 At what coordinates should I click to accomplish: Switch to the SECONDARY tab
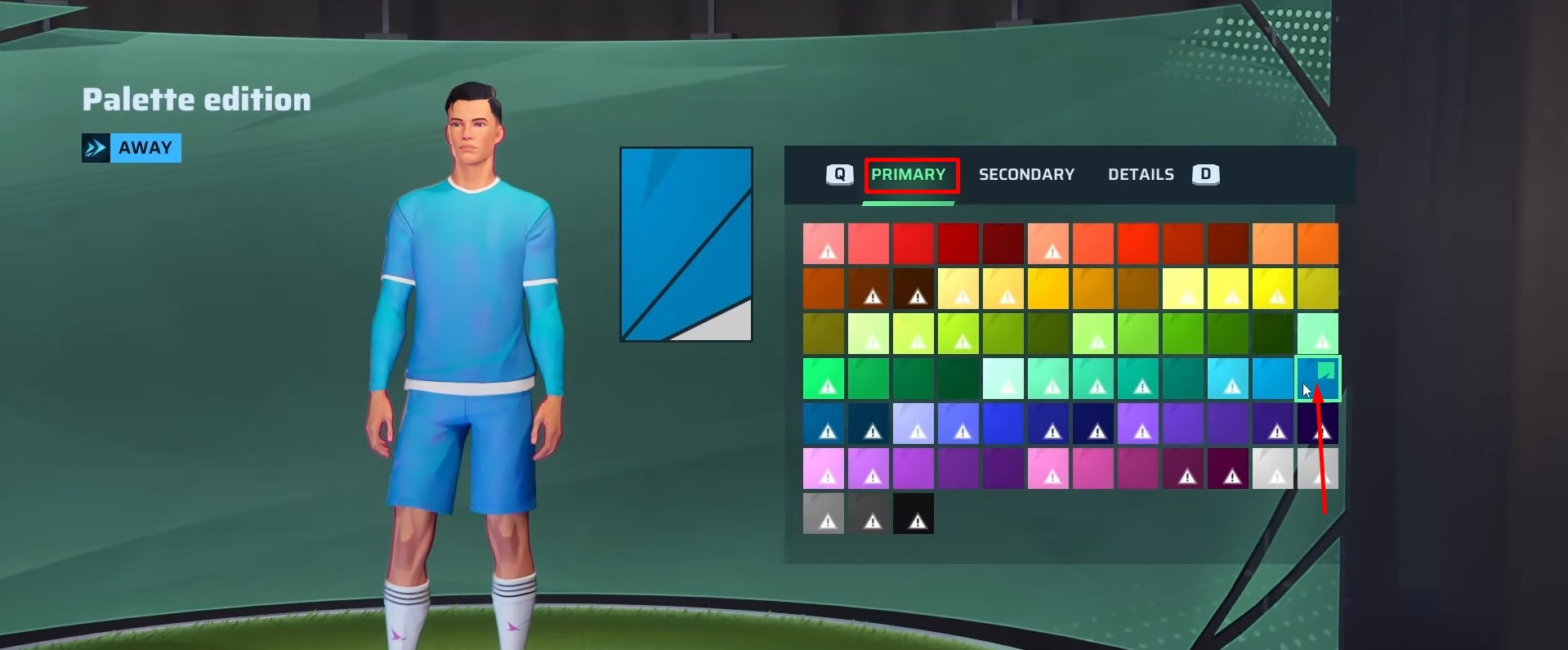click(1026, 174)
